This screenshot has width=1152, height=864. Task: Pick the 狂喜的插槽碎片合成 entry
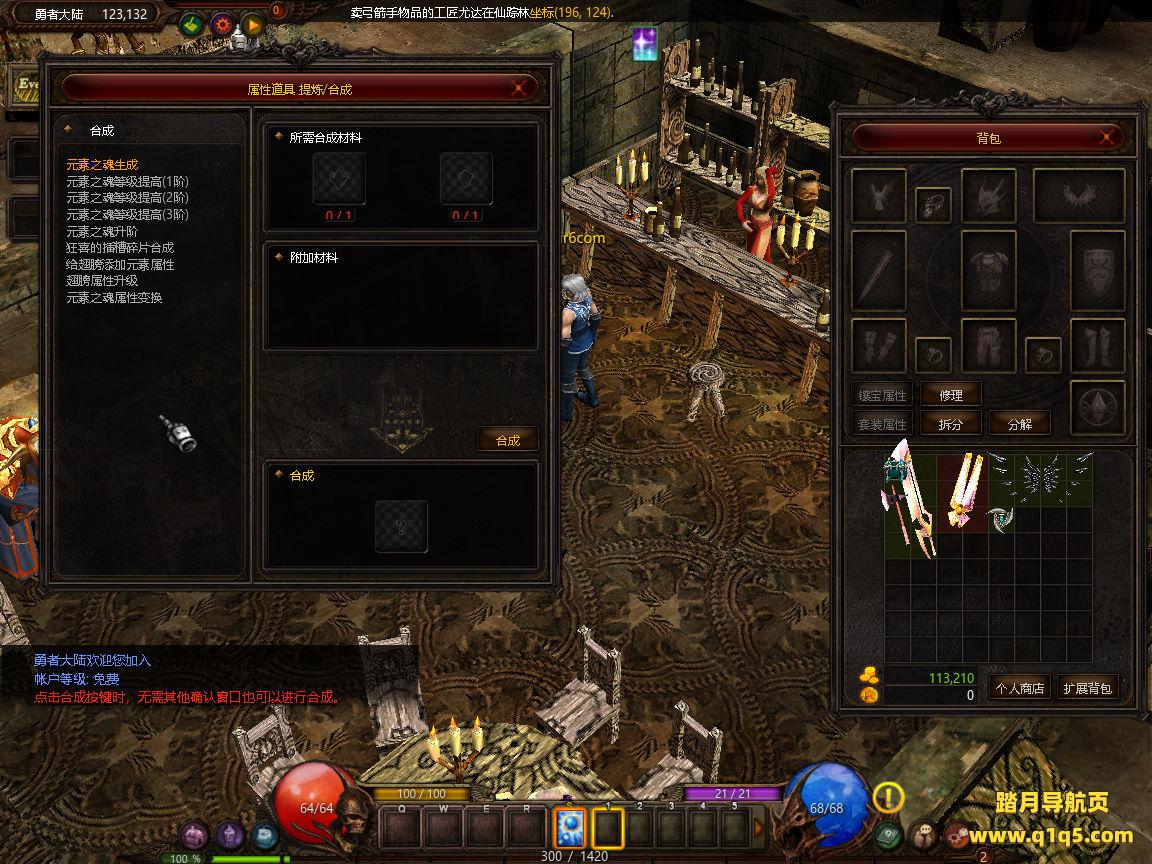pyautogui.click(x=120, y=248)
